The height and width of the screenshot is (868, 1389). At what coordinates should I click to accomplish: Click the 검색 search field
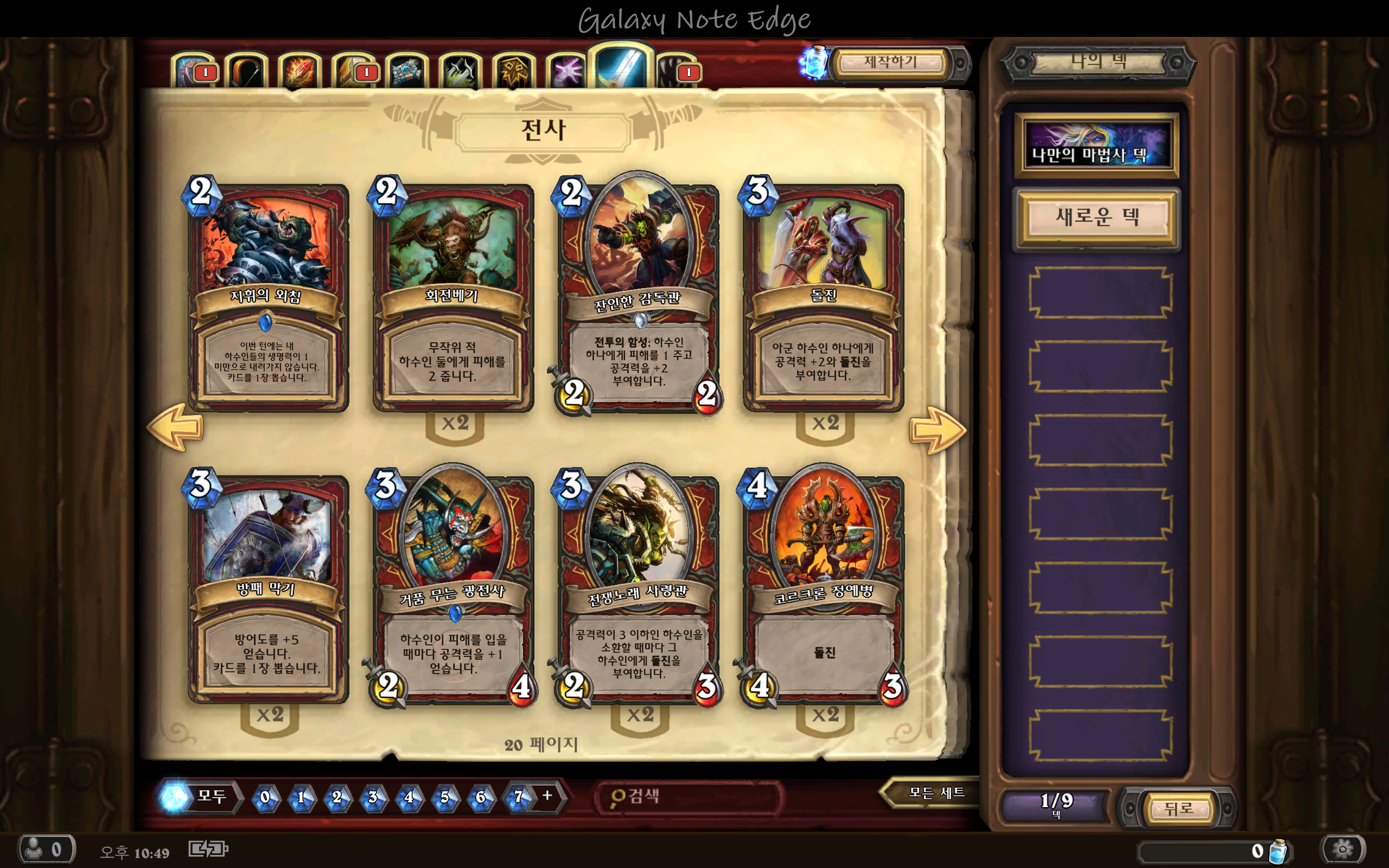click(x=689, y=797)
